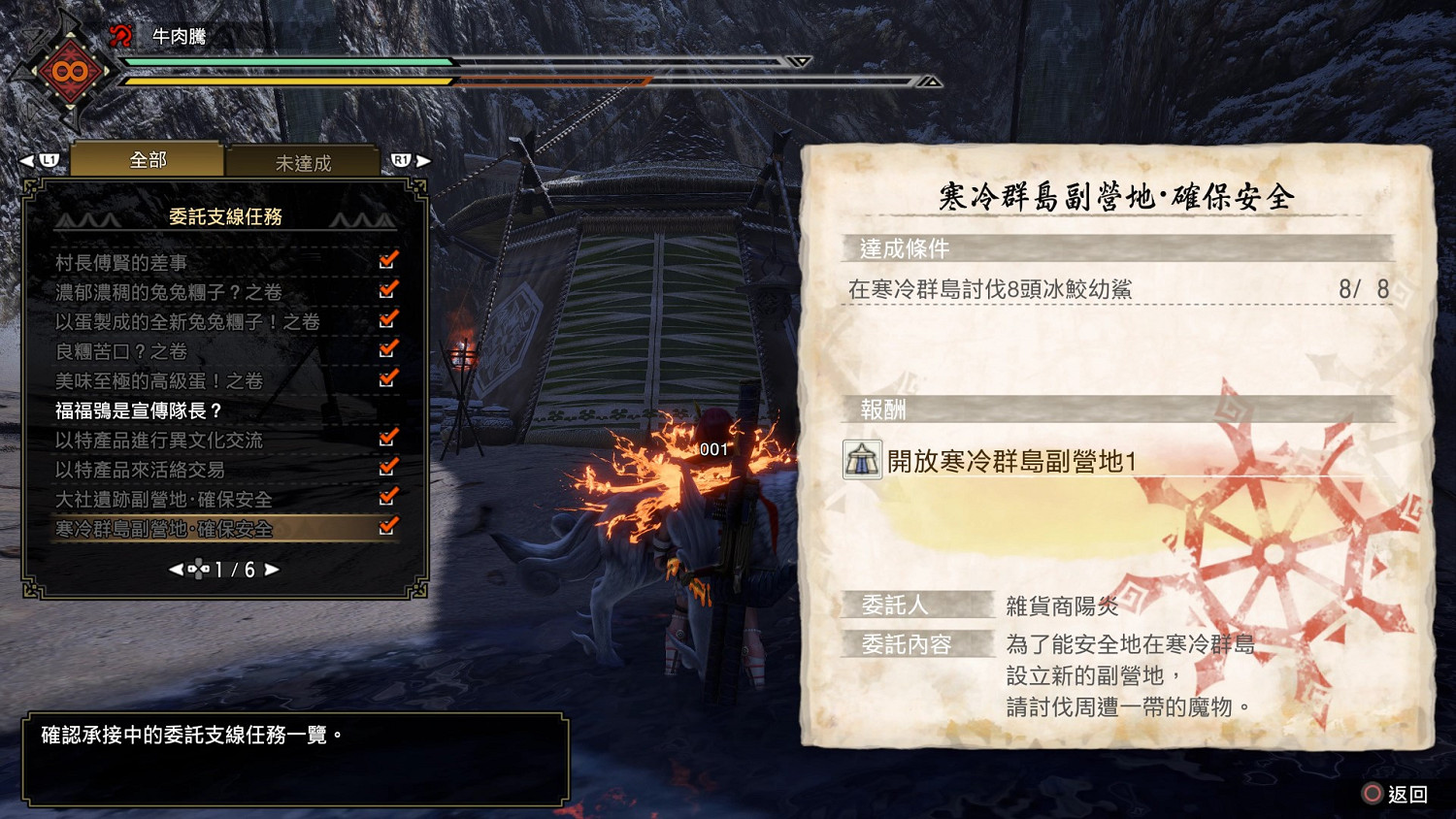
Task: Click the arrow beside the R1 tab indicator
Action: [424, 160]
